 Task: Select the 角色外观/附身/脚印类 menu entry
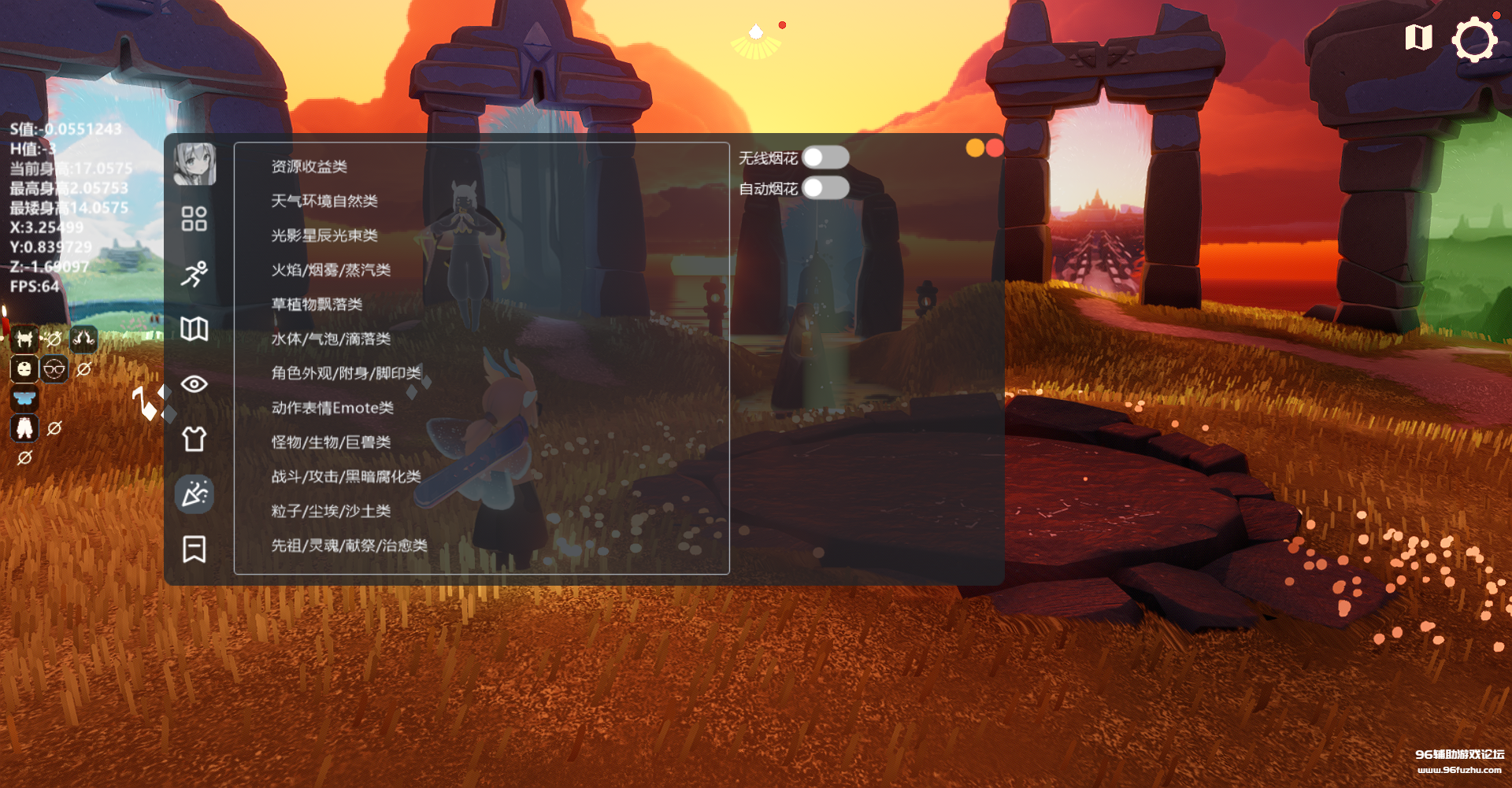[x=344, y=373]
